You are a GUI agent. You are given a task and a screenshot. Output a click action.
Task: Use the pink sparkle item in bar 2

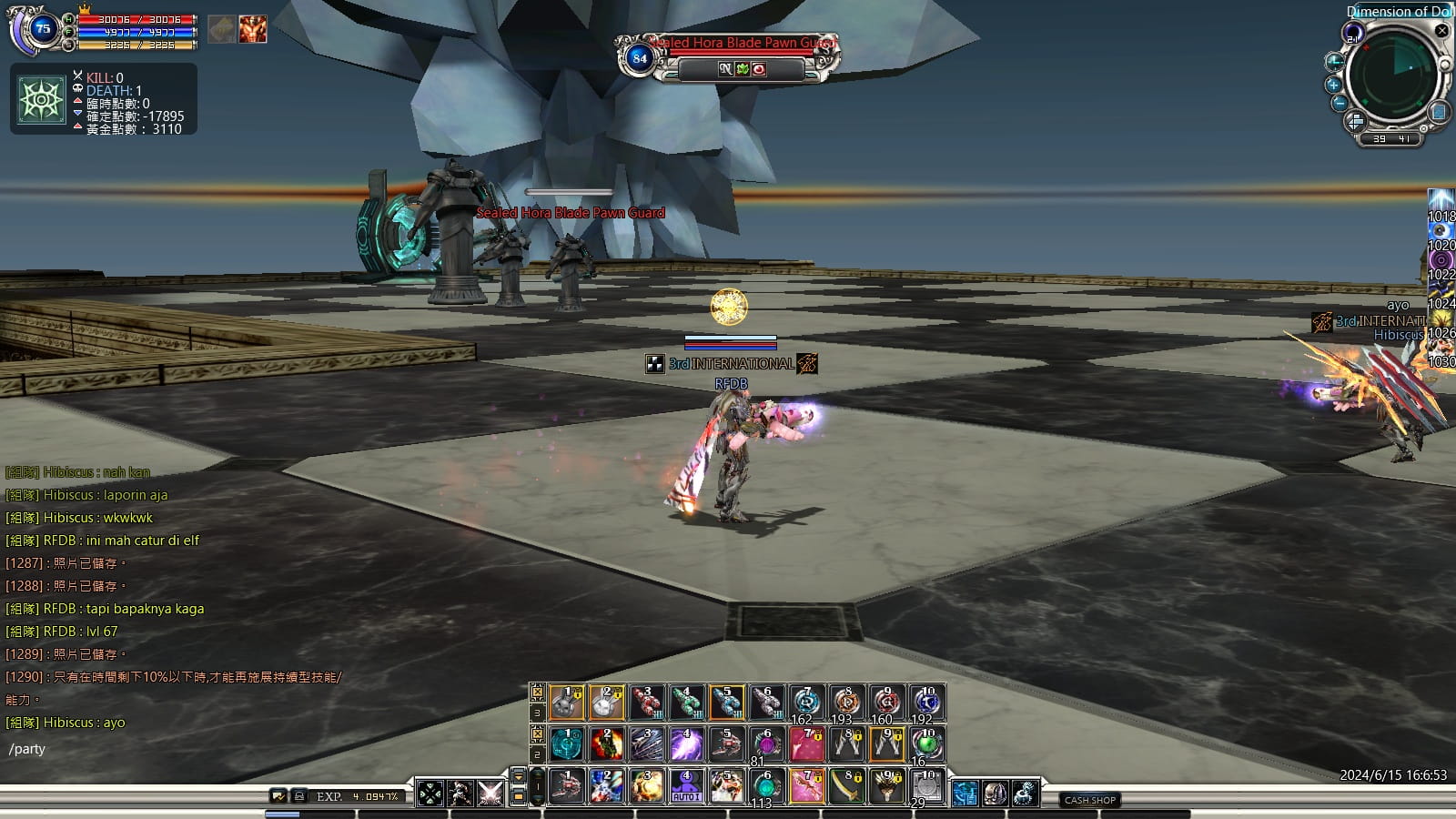tap(806, 744)
